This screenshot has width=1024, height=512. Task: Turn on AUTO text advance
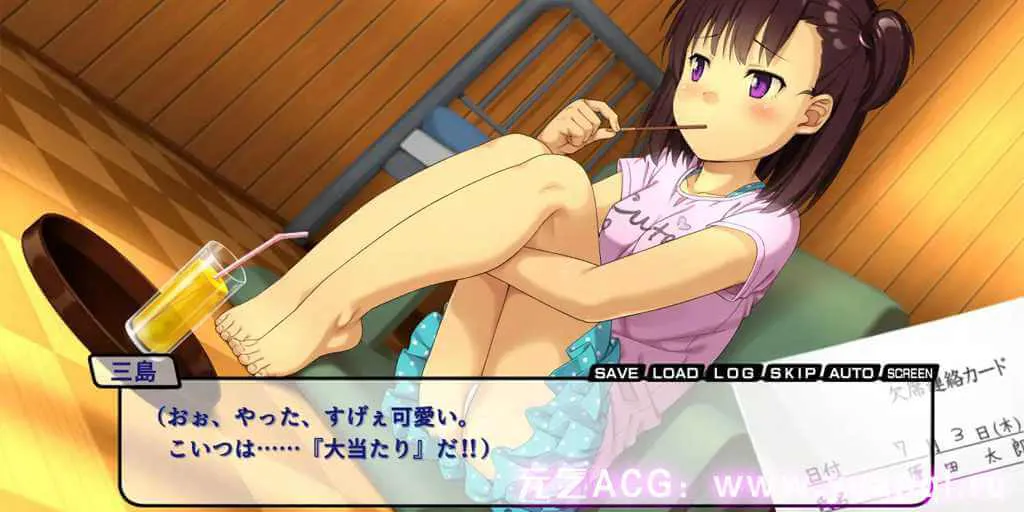852,373
